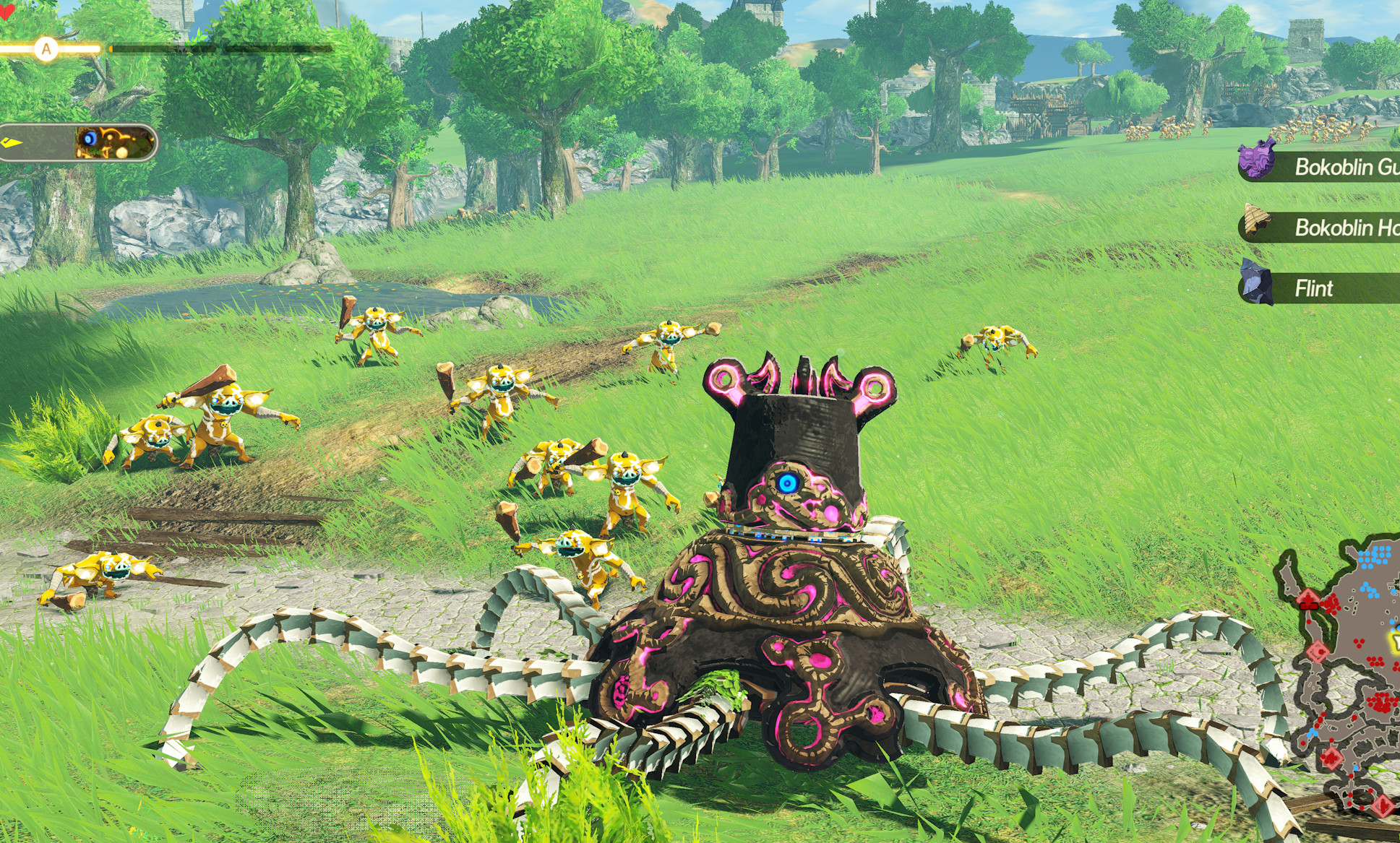Toggle the bottom-right outpost diamond on minimap

click(x=1383, y=806)
